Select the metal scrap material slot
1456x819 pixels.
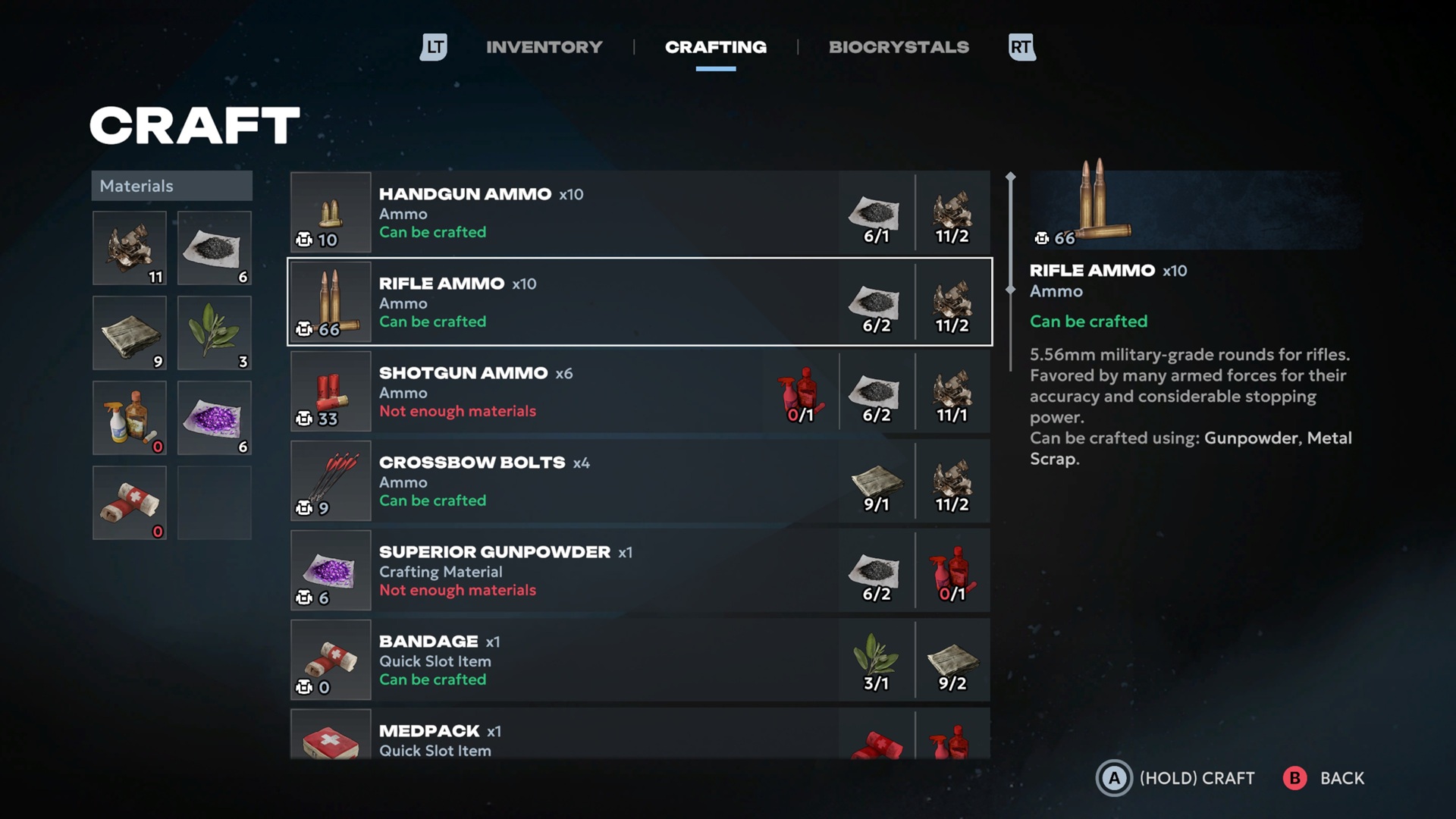pyautogui.click(x=130, y=248)
